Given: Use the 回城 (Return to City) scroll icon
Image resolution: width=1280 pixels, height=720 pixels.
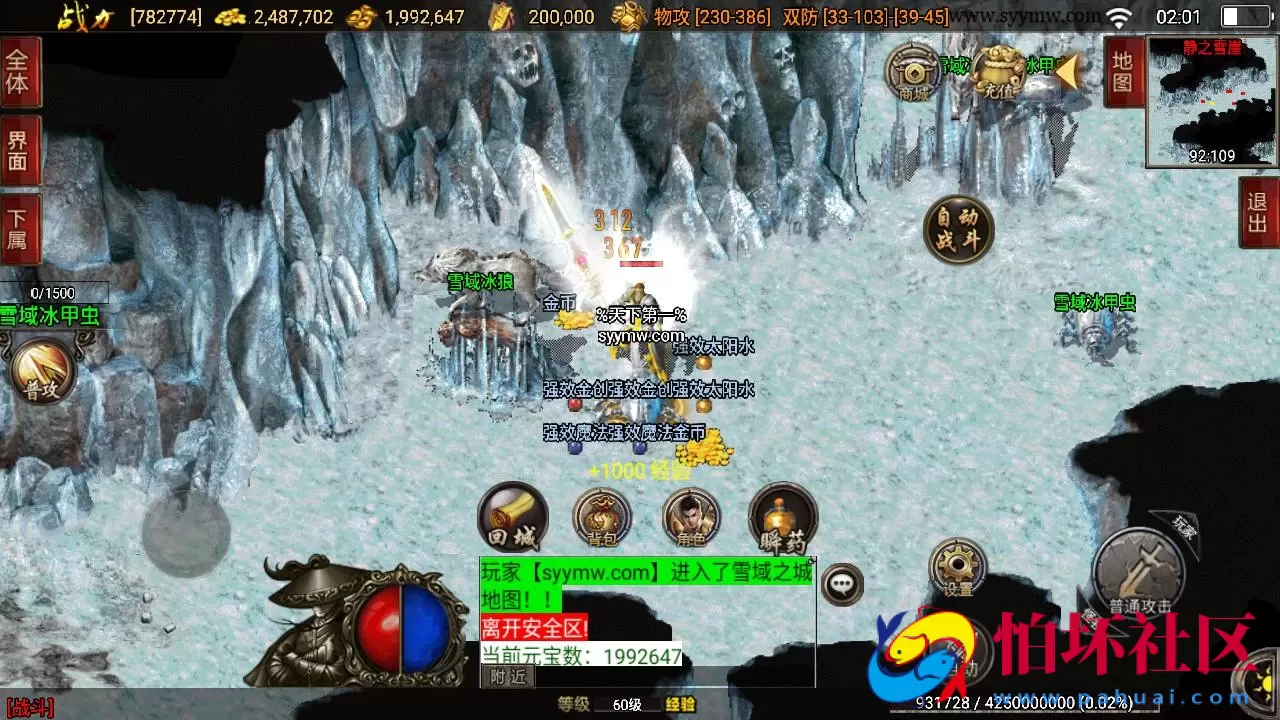Looking at the screenshot, I should [513, 517].
